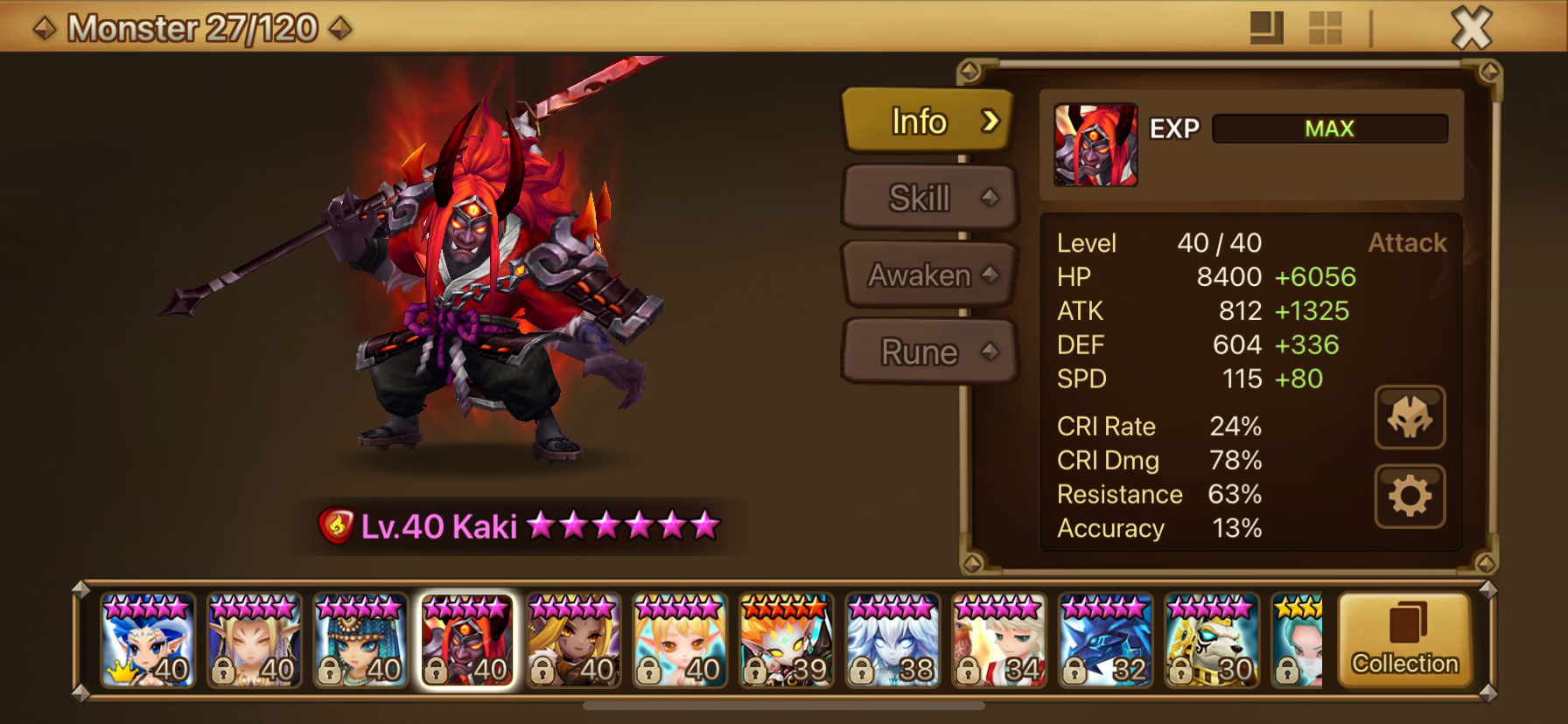
Task: Click Kaki's portrait beside the EXP bar
Action: pyautogui.click(x=1095, y=145)
